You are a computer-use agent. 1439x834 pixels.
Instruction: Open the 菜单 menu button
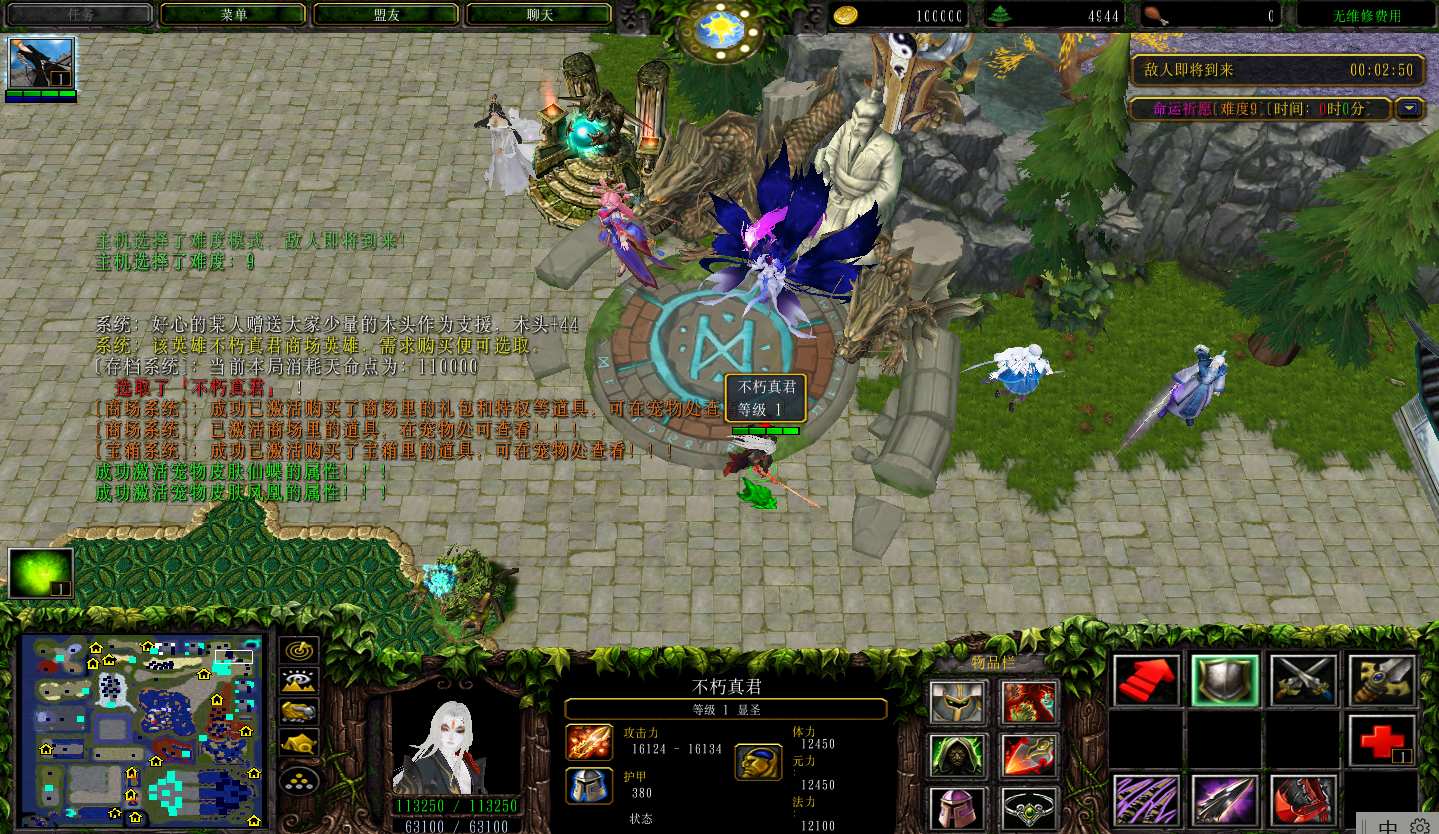pos(233,15)
